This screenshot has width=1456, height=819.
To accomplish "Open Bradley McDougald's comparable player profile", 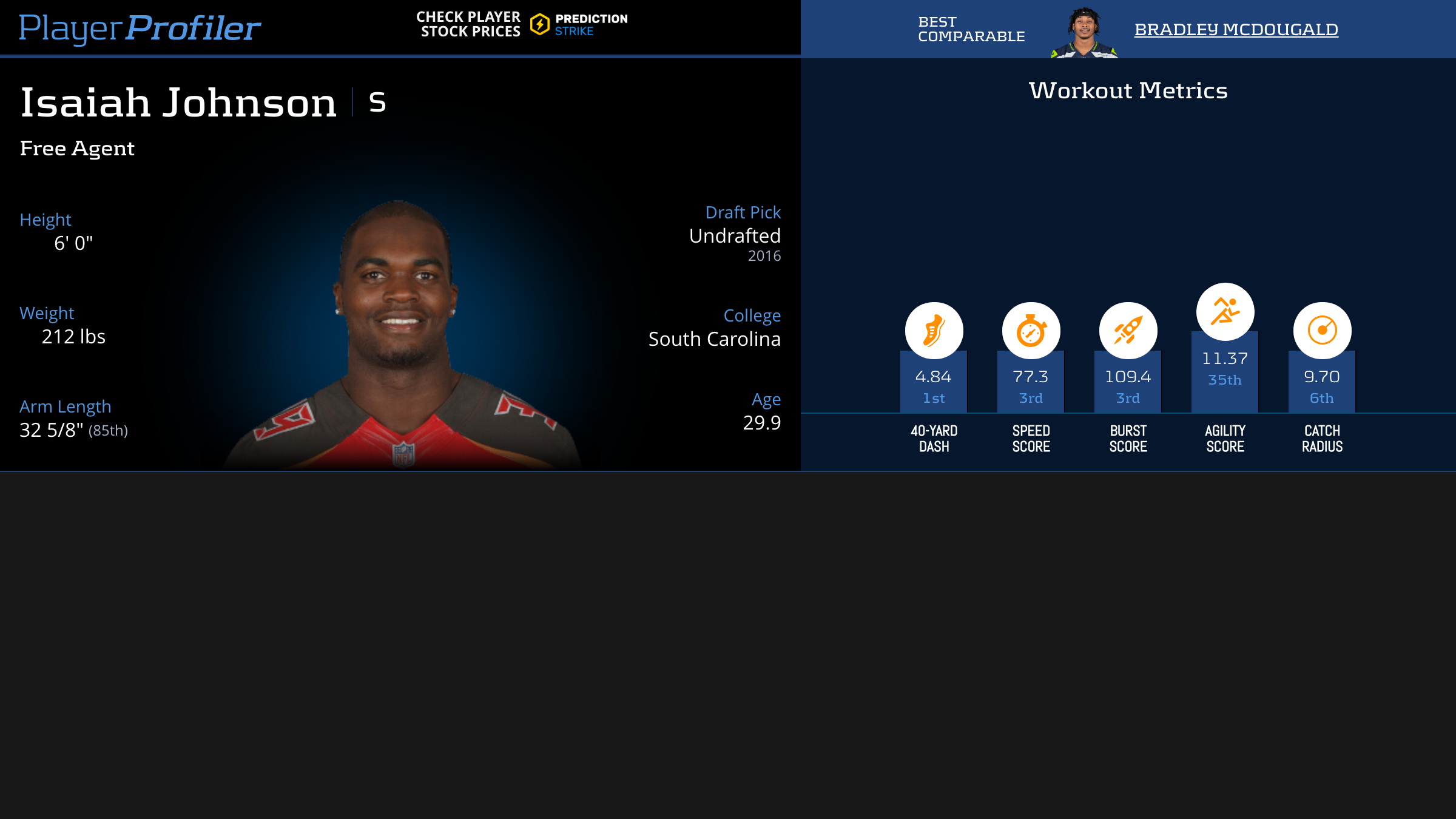I will click(1236, 29).
